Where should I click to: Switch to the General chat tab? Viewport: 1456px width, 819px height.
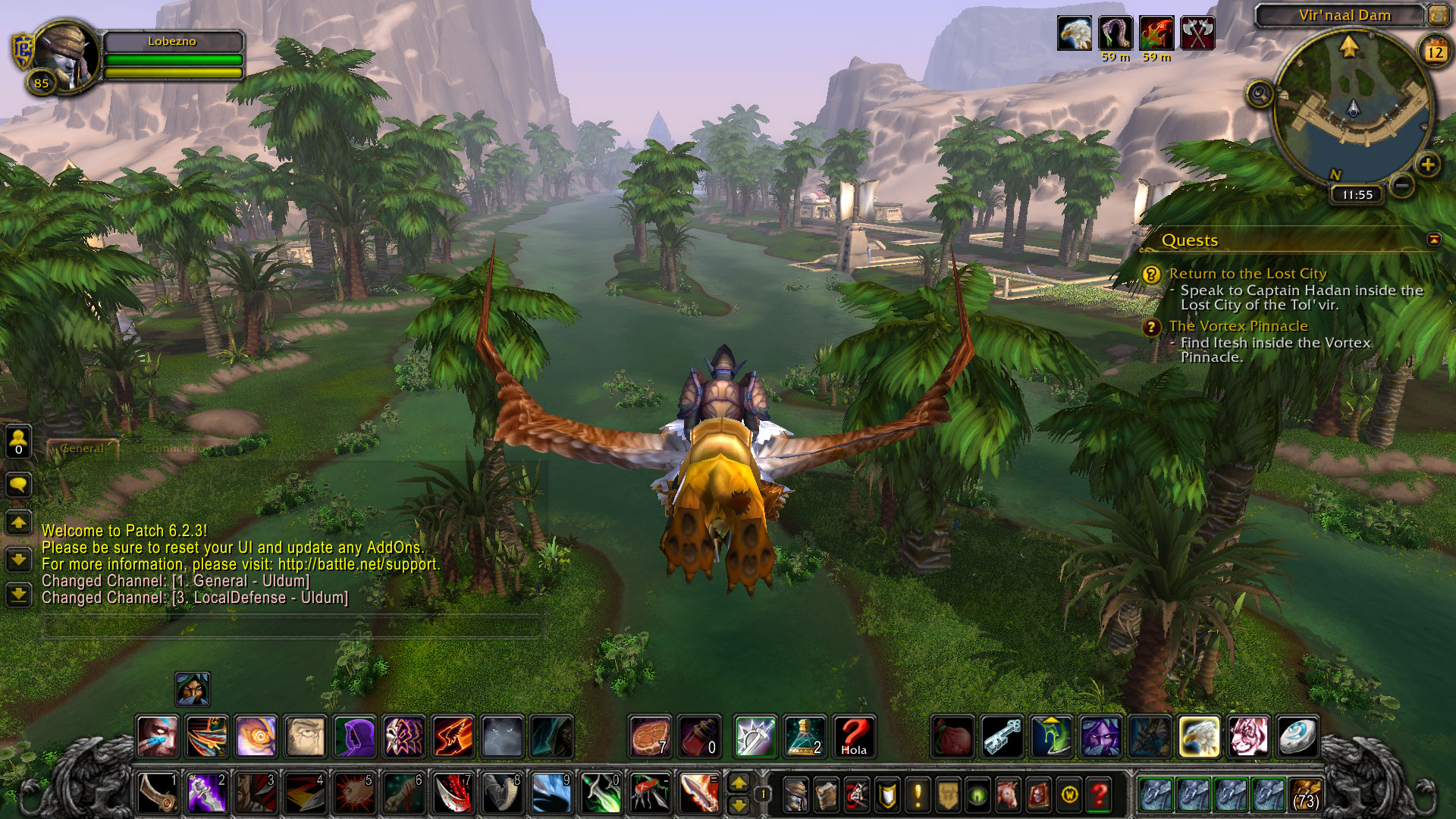click(x=82, y=449)
